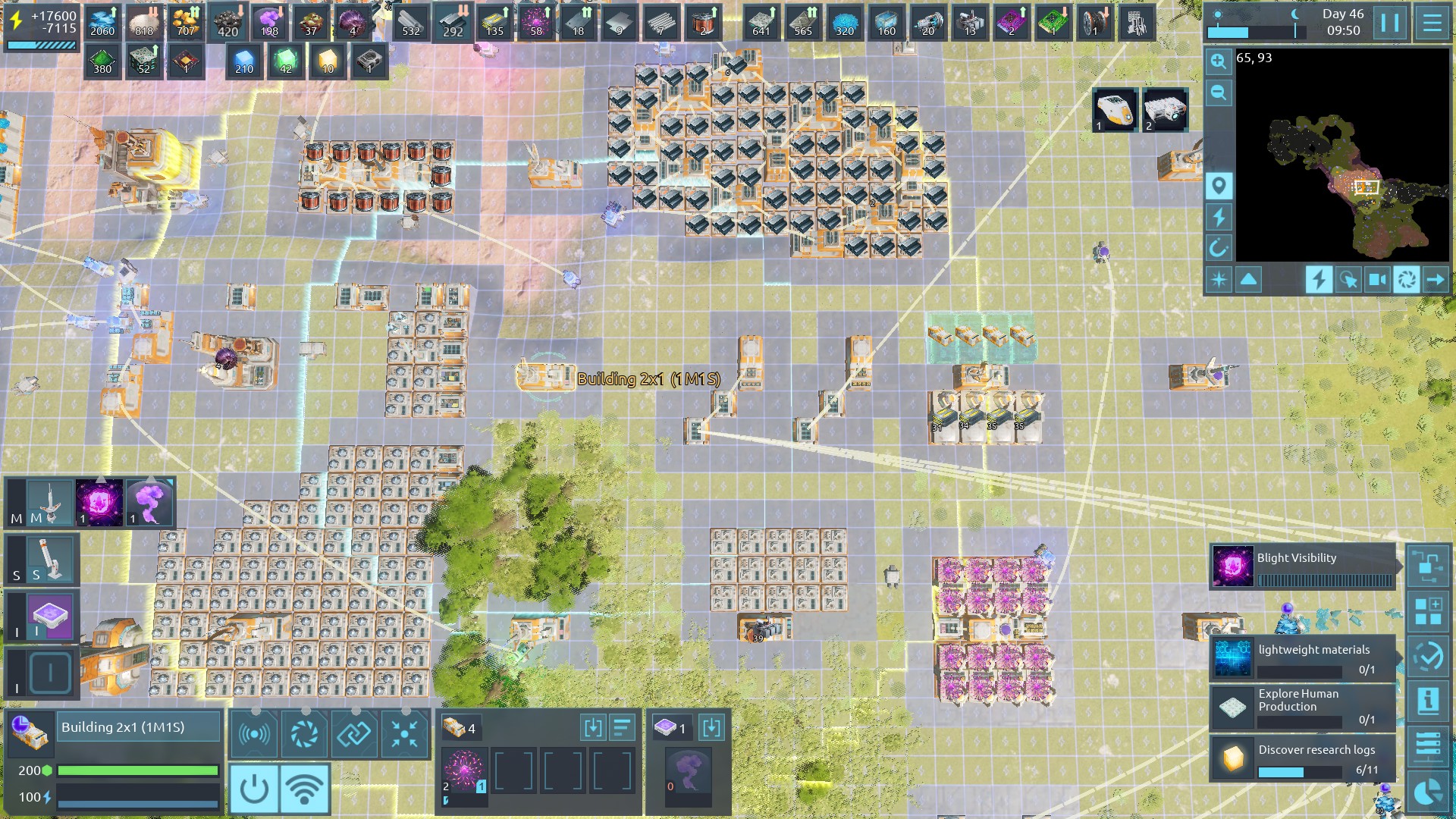The image size is (1456, 819).
Task: Open the info panel button
Action: (1428, 700)
